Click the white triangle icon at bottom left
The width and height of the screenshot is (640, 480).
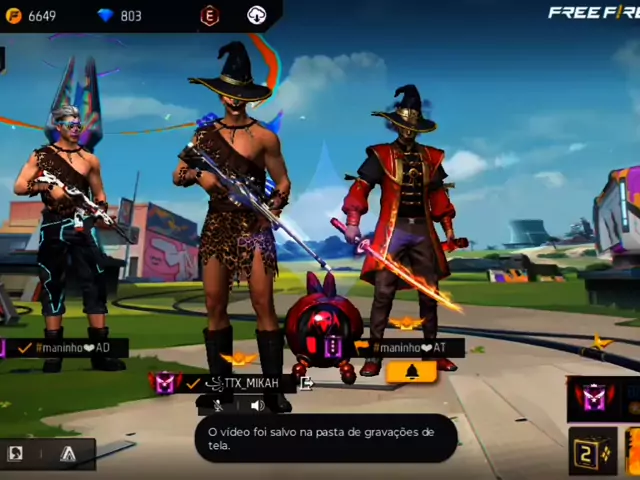pyautogui.click(x=67, y=454)
